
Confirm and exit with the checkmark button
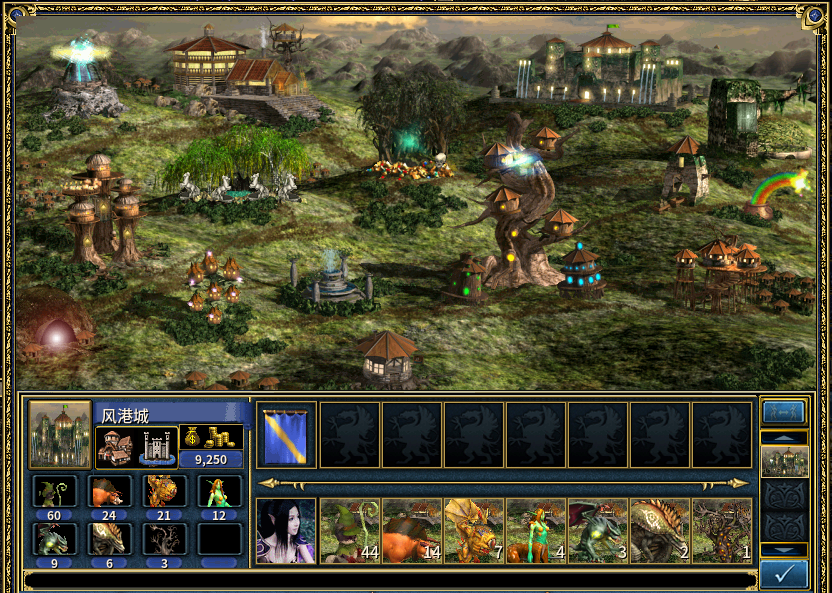point(783,574)
